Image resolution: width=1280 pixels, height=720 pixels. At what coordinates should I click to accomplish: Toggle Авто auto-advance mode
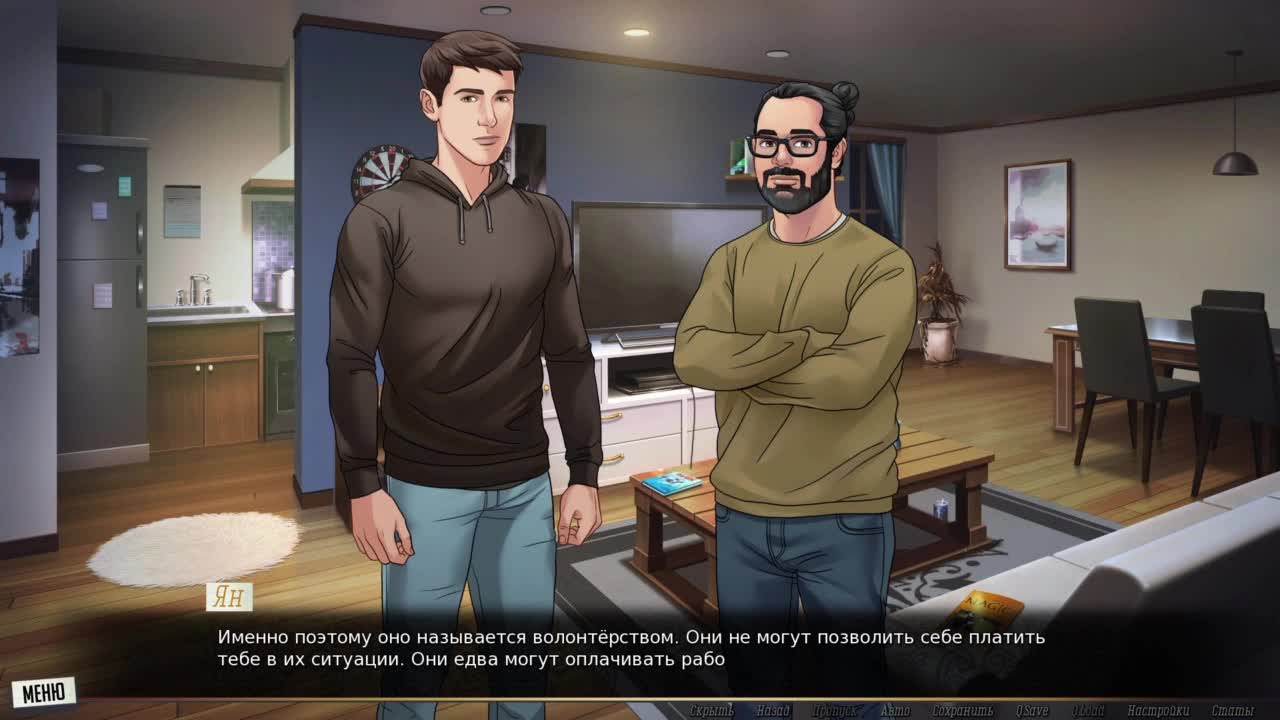click(x=895, y=711)
